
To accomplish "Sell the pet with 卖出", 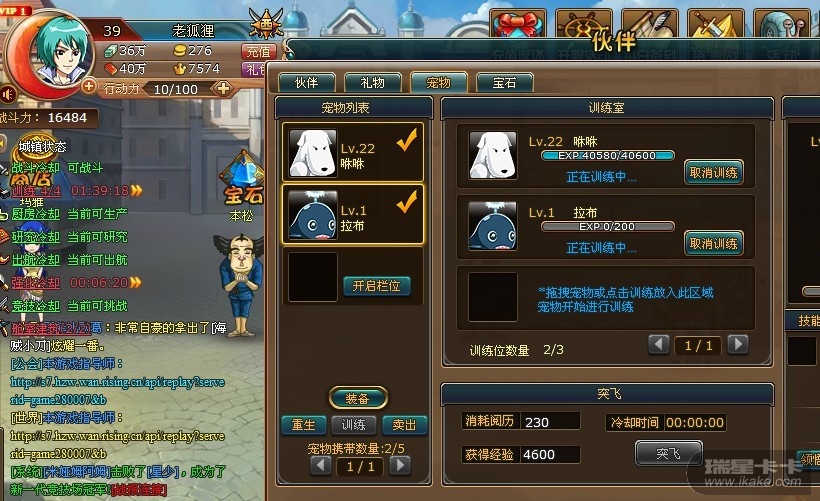I will pyautogui.click(x=405, y=425).
